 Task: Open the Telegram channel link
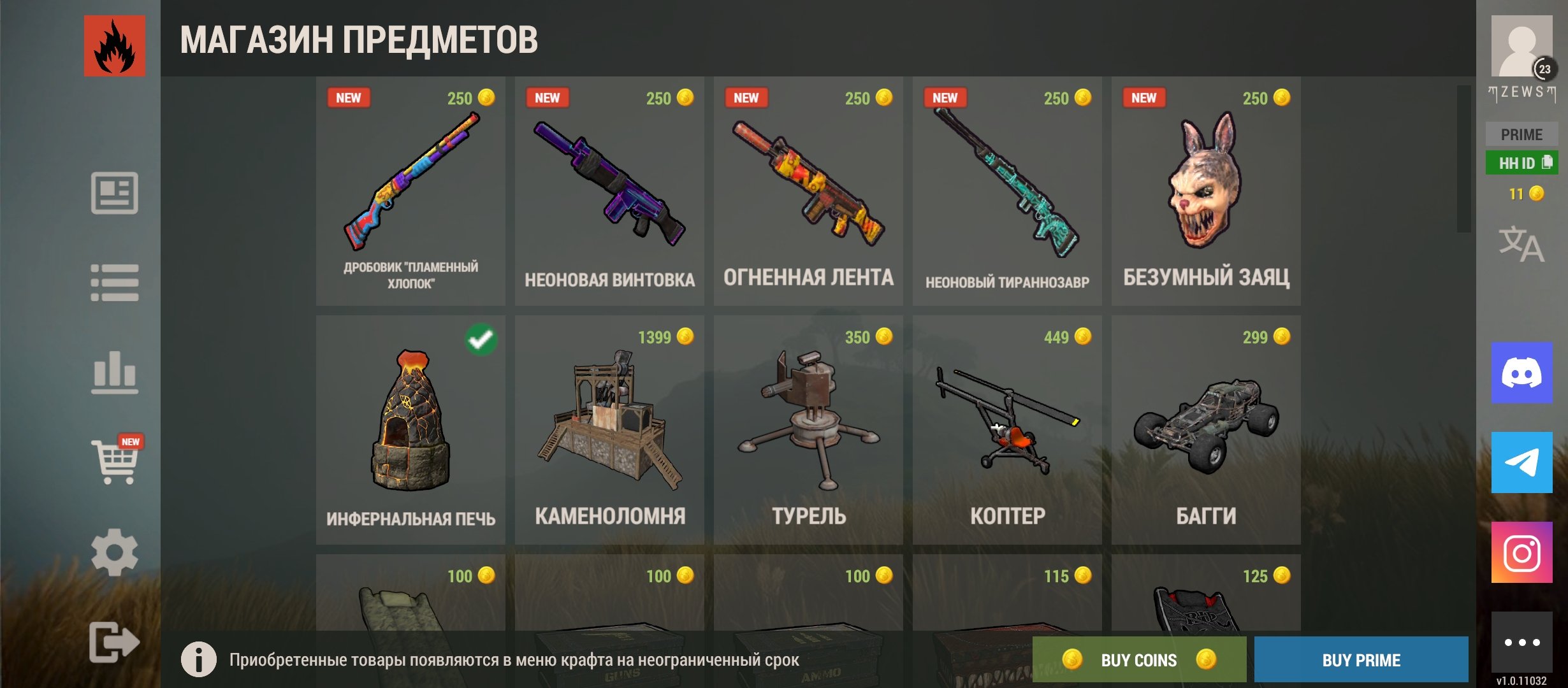1521,462
